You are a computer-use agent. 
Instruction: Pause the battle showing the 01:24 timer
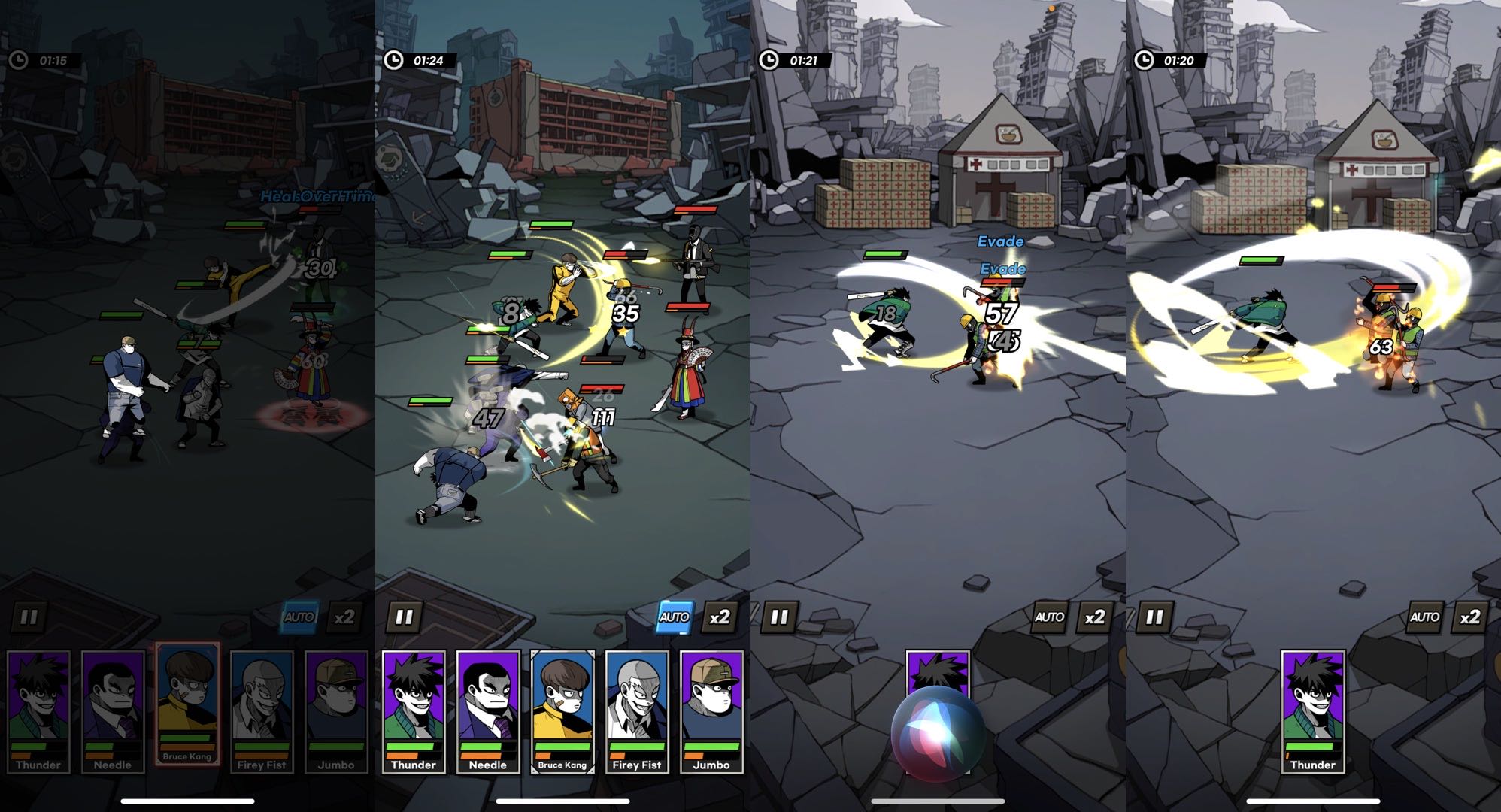click(x=404, y=617)
